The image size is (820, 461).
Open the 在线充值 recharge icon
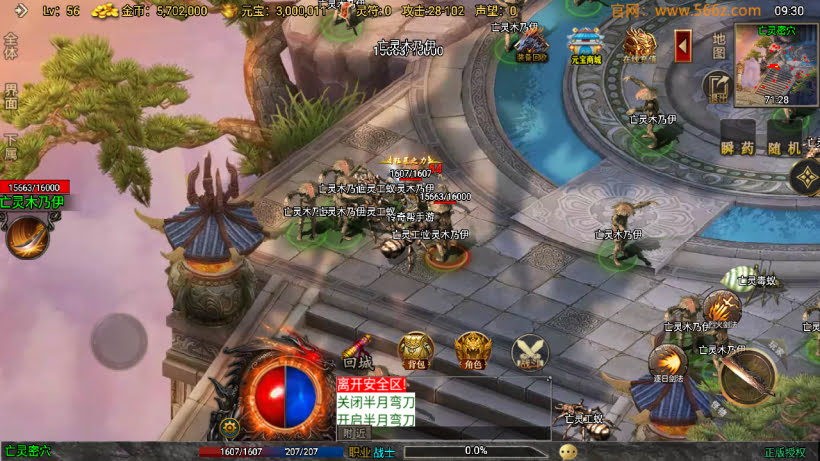point(639,43)
